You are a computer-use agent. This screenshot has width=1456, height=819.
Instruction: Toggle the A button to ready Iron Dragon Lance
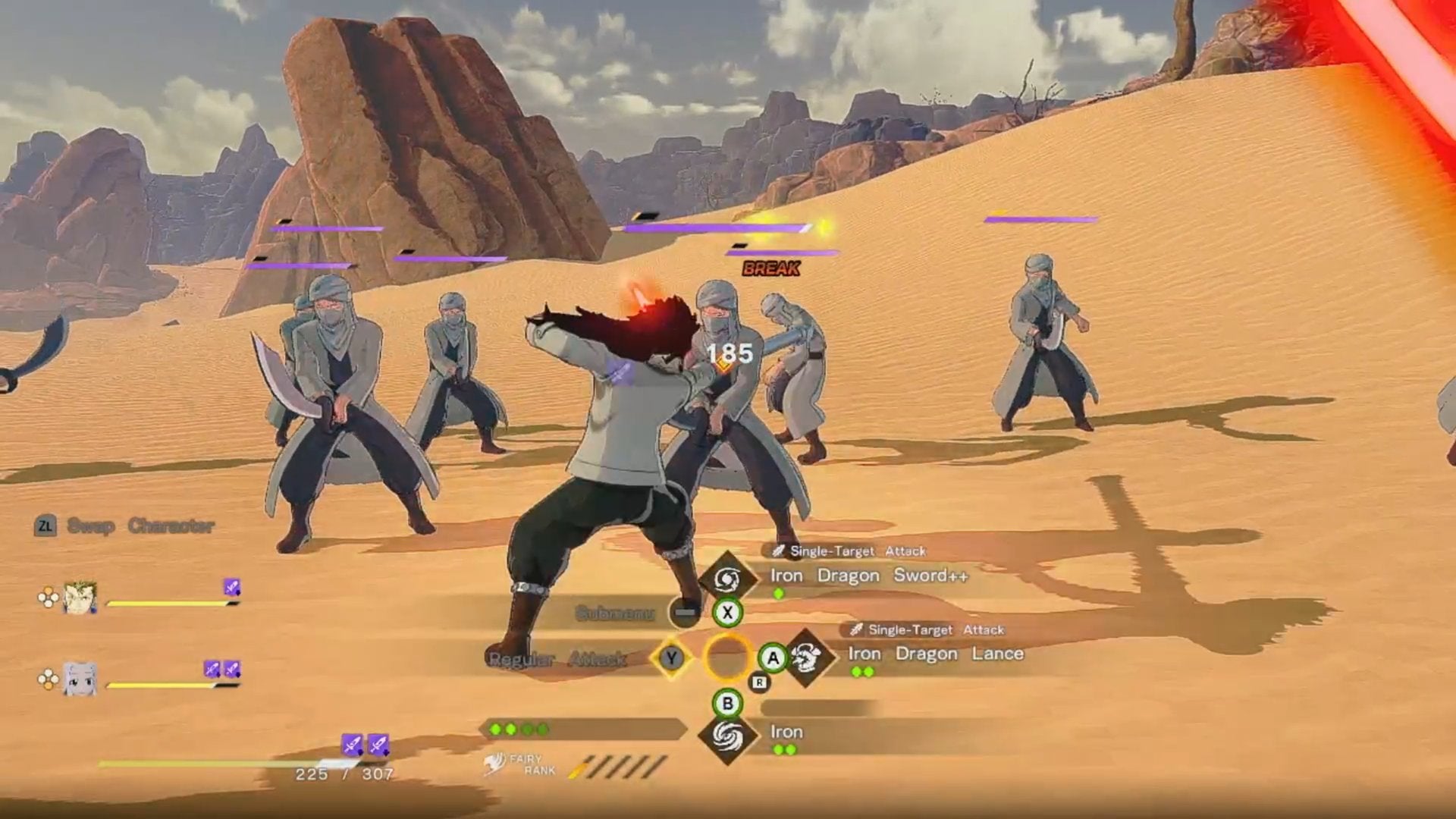point(773,659)
